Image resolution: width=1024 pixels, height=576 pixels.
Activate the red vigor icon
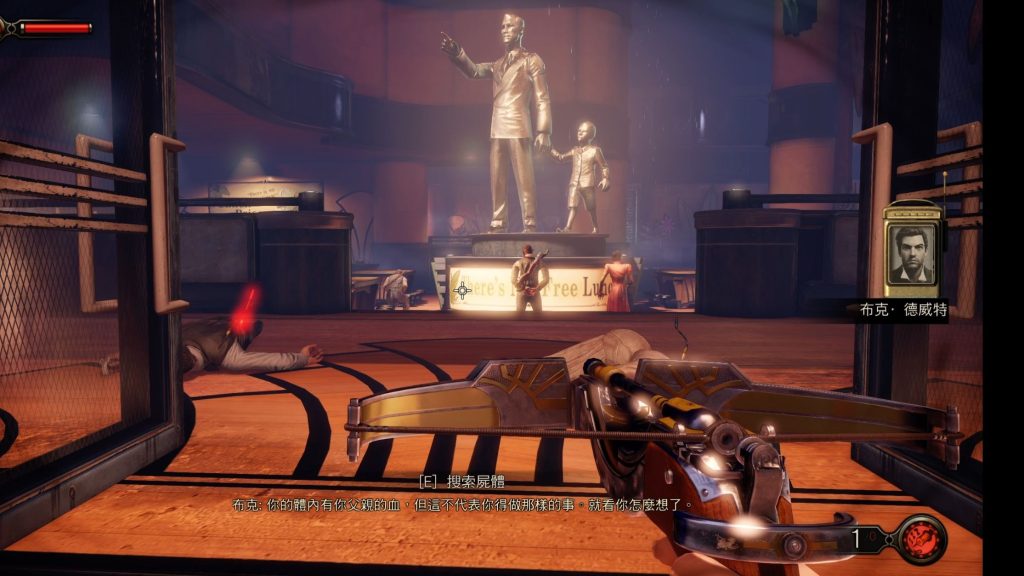(x=921, y=540)
